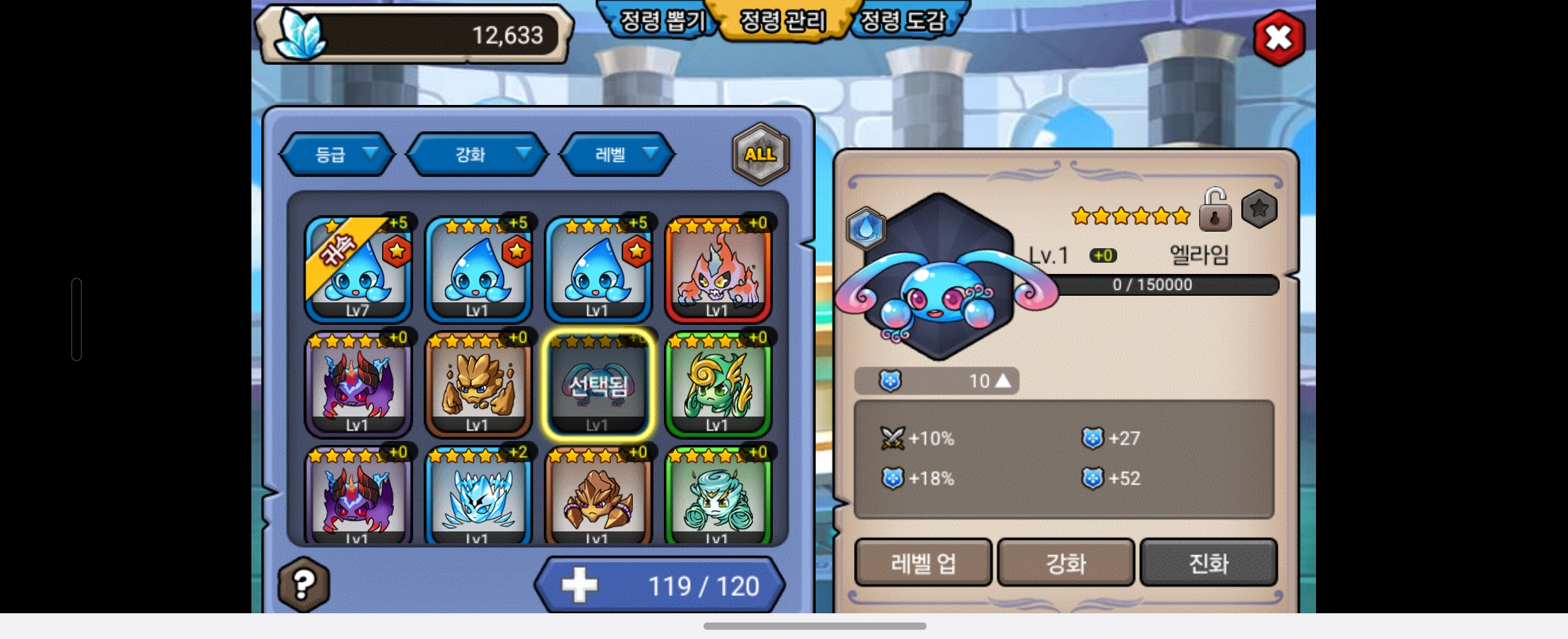This screenshot has height=639, width=1568.
Task: Open the 강화 enhancement button
Action: (x=1066, y=563)
